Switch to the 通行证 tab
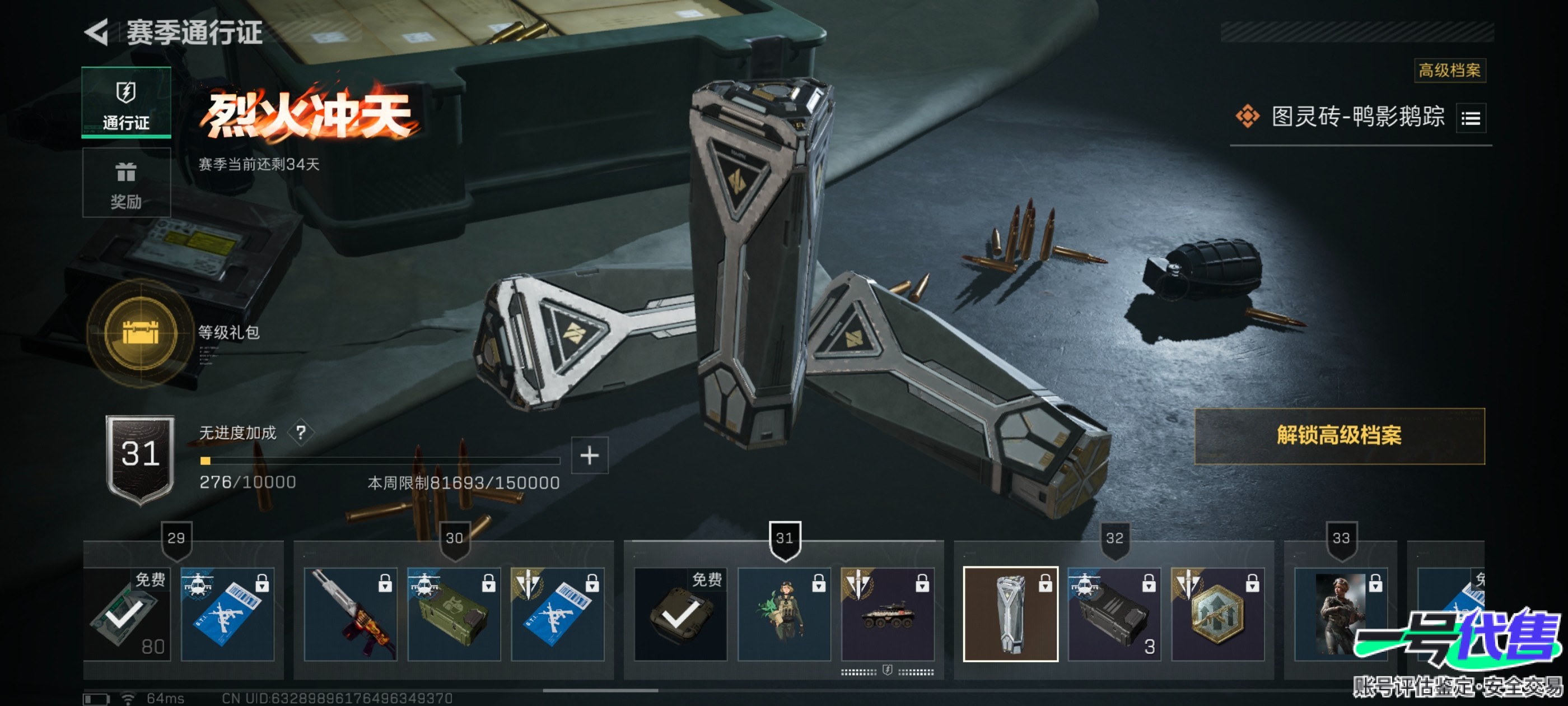 126,103
